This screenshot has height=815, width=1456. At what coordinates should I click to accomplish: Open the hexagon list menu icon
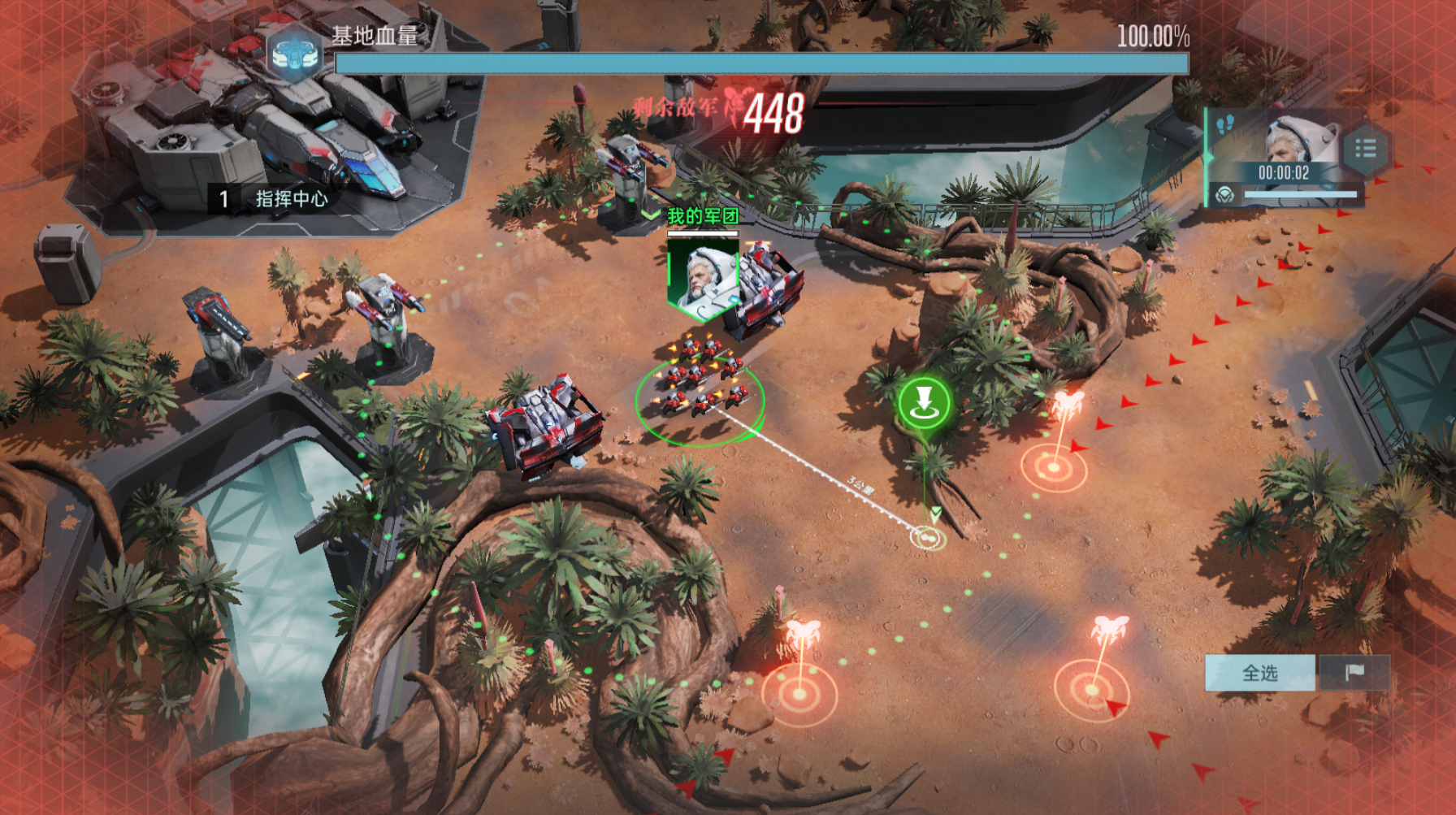click(1365, 149)
